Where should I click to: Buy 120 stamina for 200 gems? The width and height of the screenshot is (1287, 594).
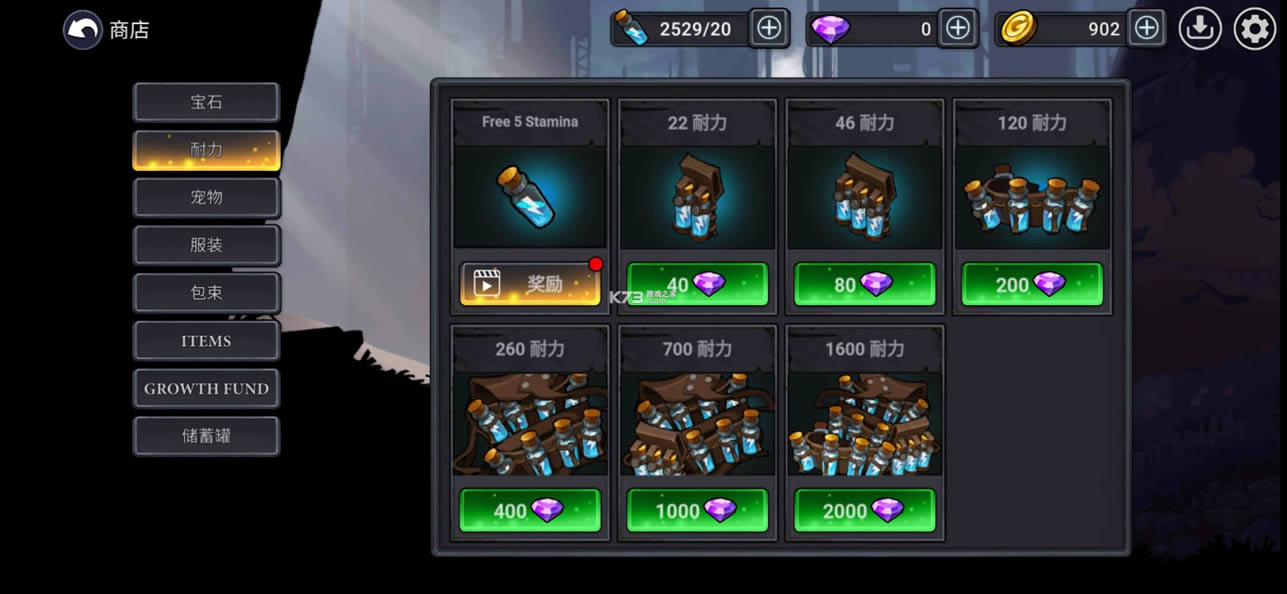pyautogui.click(x=1031, y=285)
